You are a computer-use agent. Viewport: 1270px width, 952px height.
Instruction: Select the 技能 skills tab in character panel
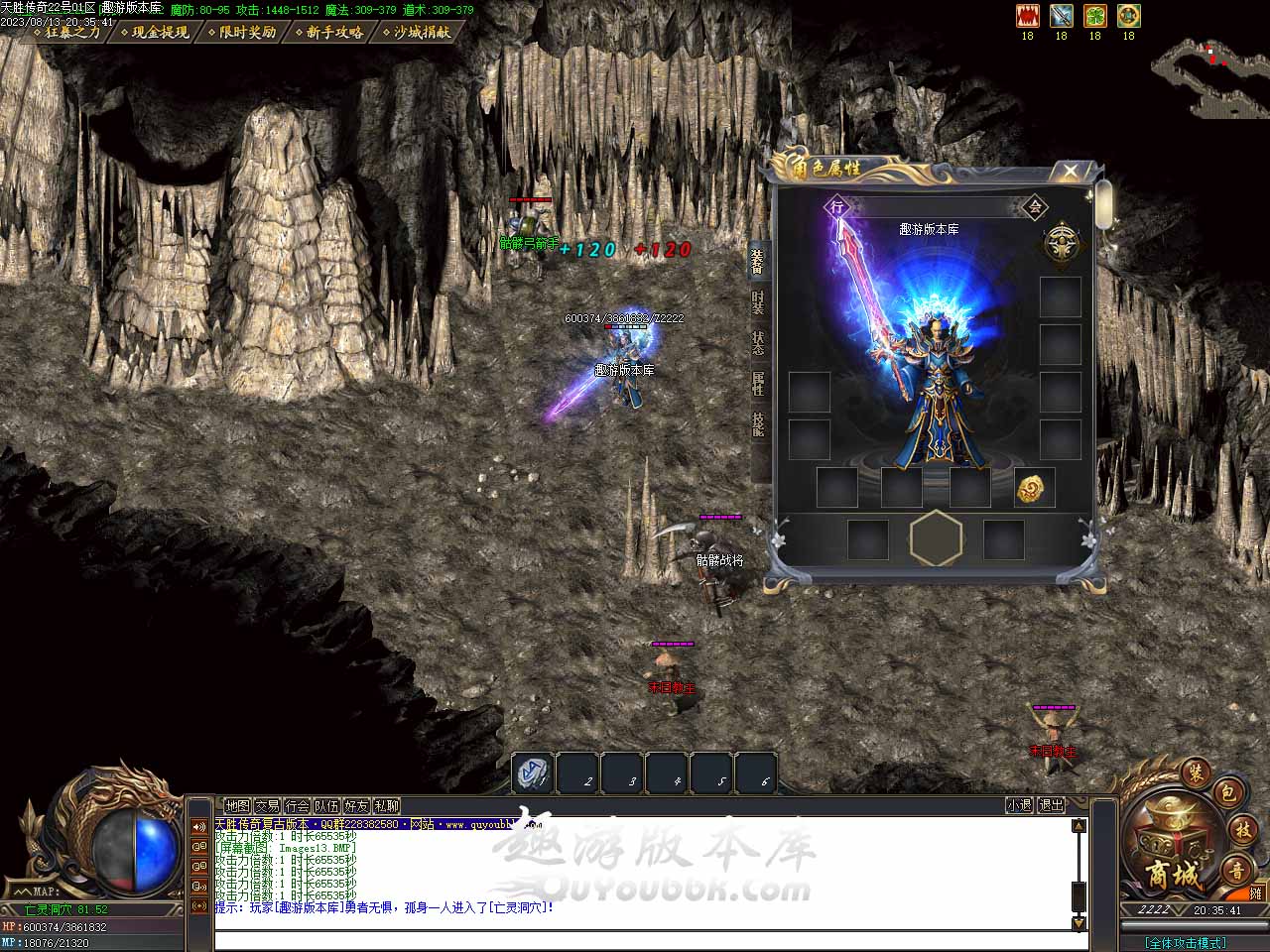(758, 424)
